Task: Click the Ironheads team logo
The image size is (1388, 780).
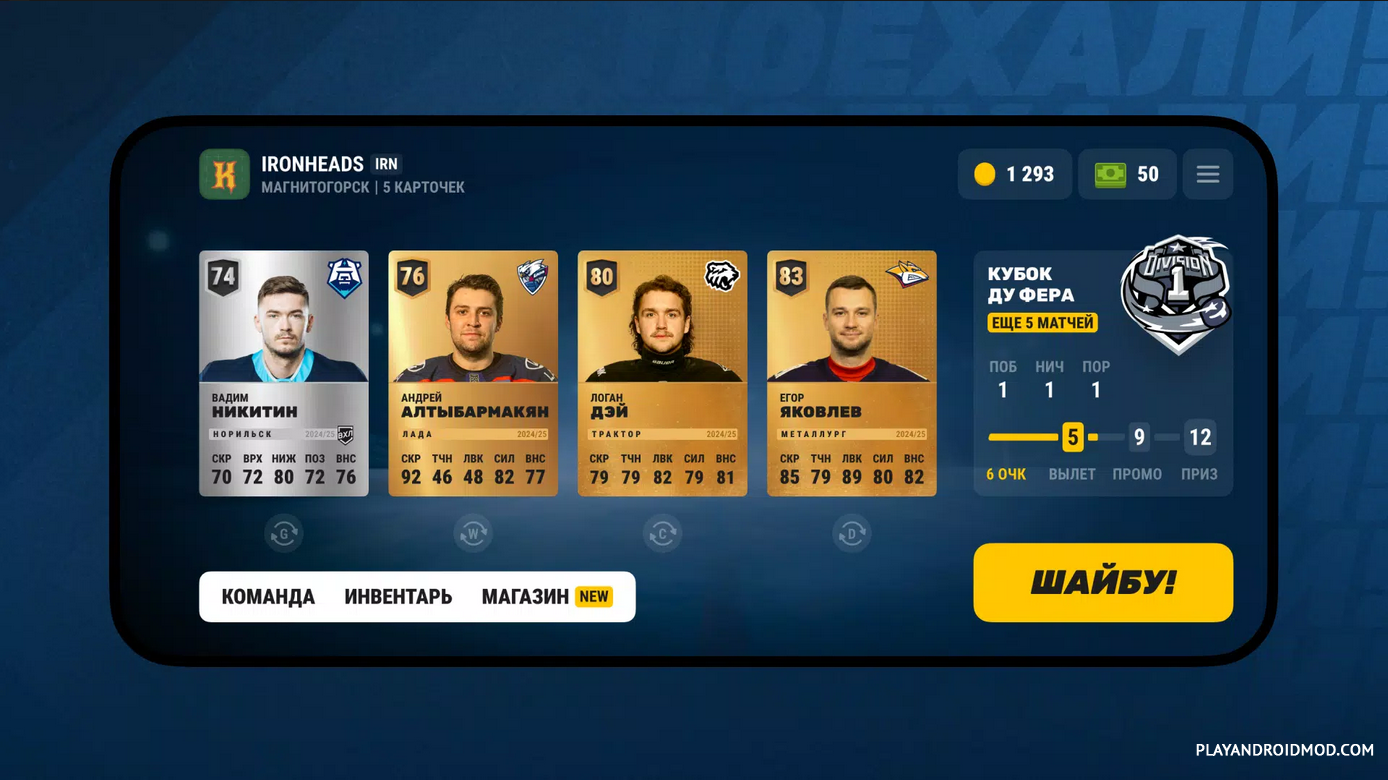Action: tap(224, 174)
